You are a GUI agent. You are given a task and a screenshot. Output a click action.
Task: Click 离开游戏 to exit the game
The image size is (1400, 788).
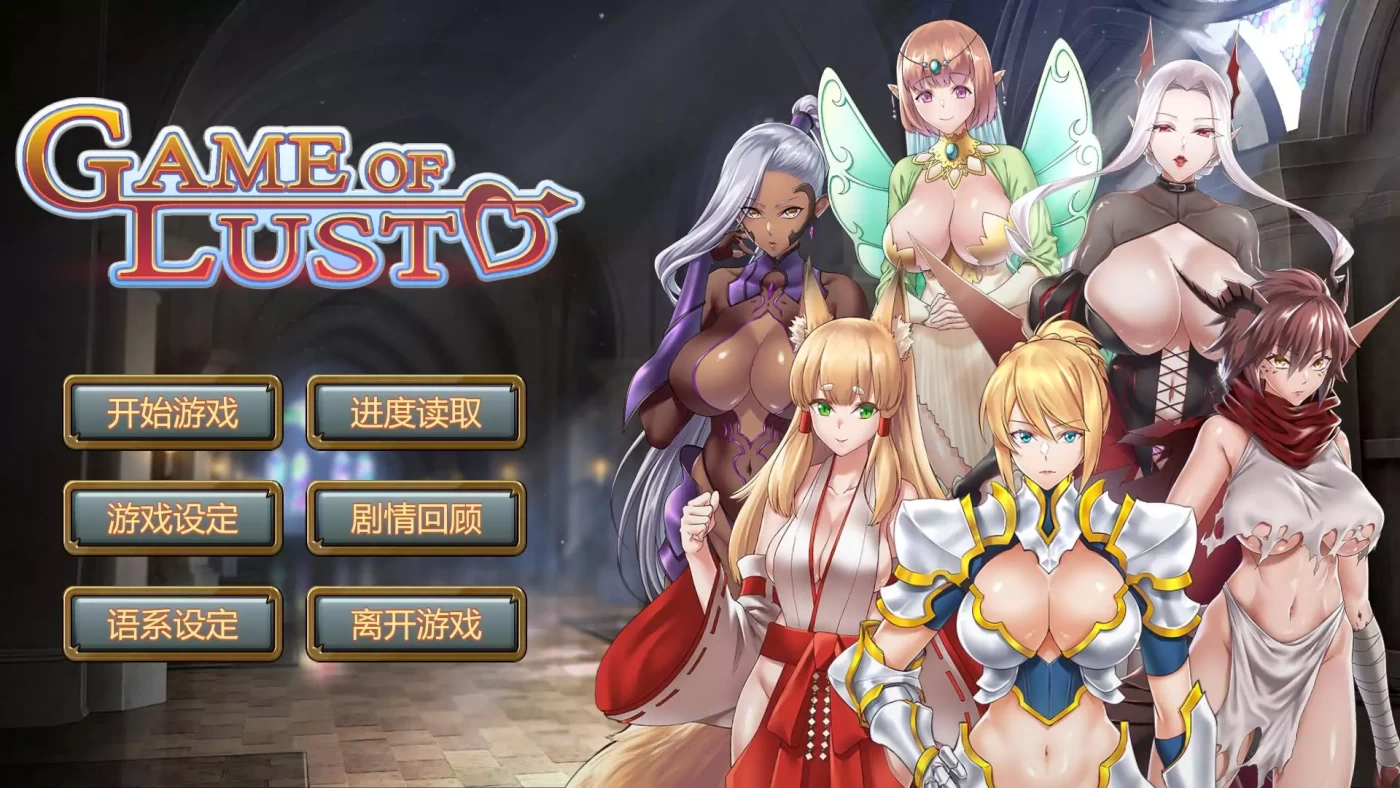tap(416, 624)
